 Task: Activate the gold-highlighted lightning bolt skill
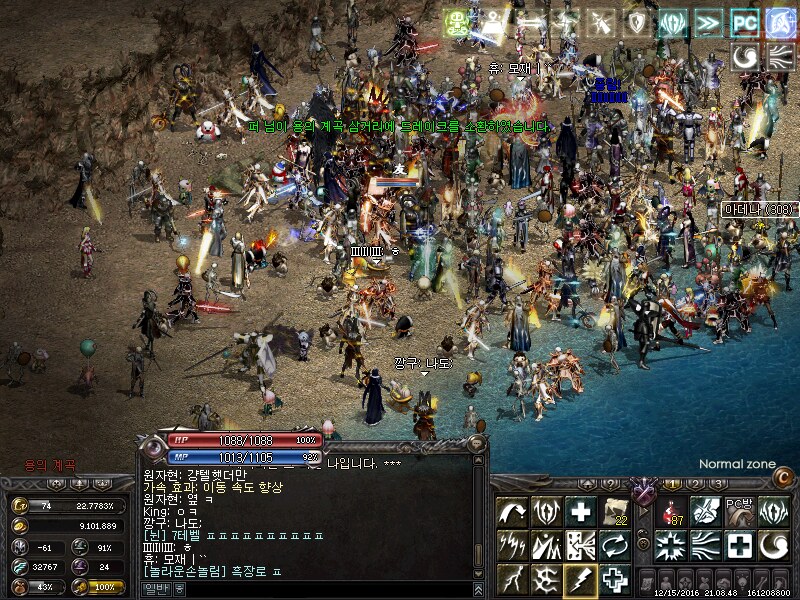(580, 579)
